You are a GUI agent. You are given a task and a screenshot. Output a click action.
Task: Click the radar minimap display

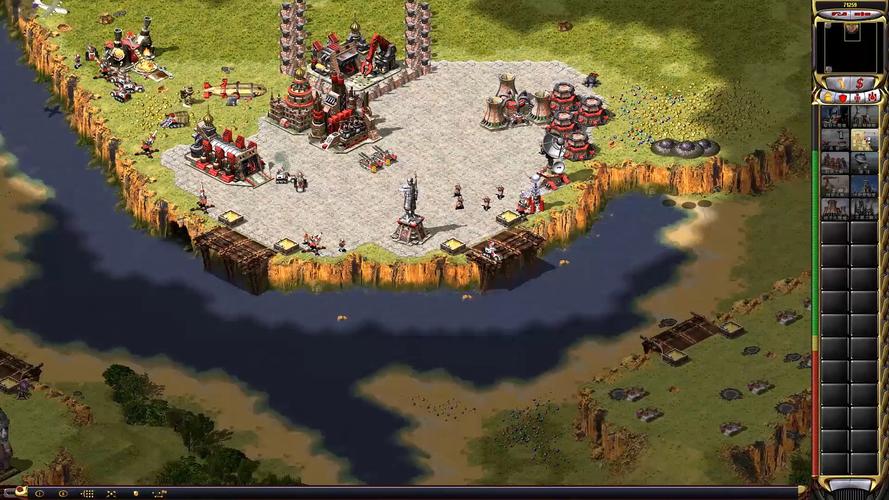click(849, 46)
